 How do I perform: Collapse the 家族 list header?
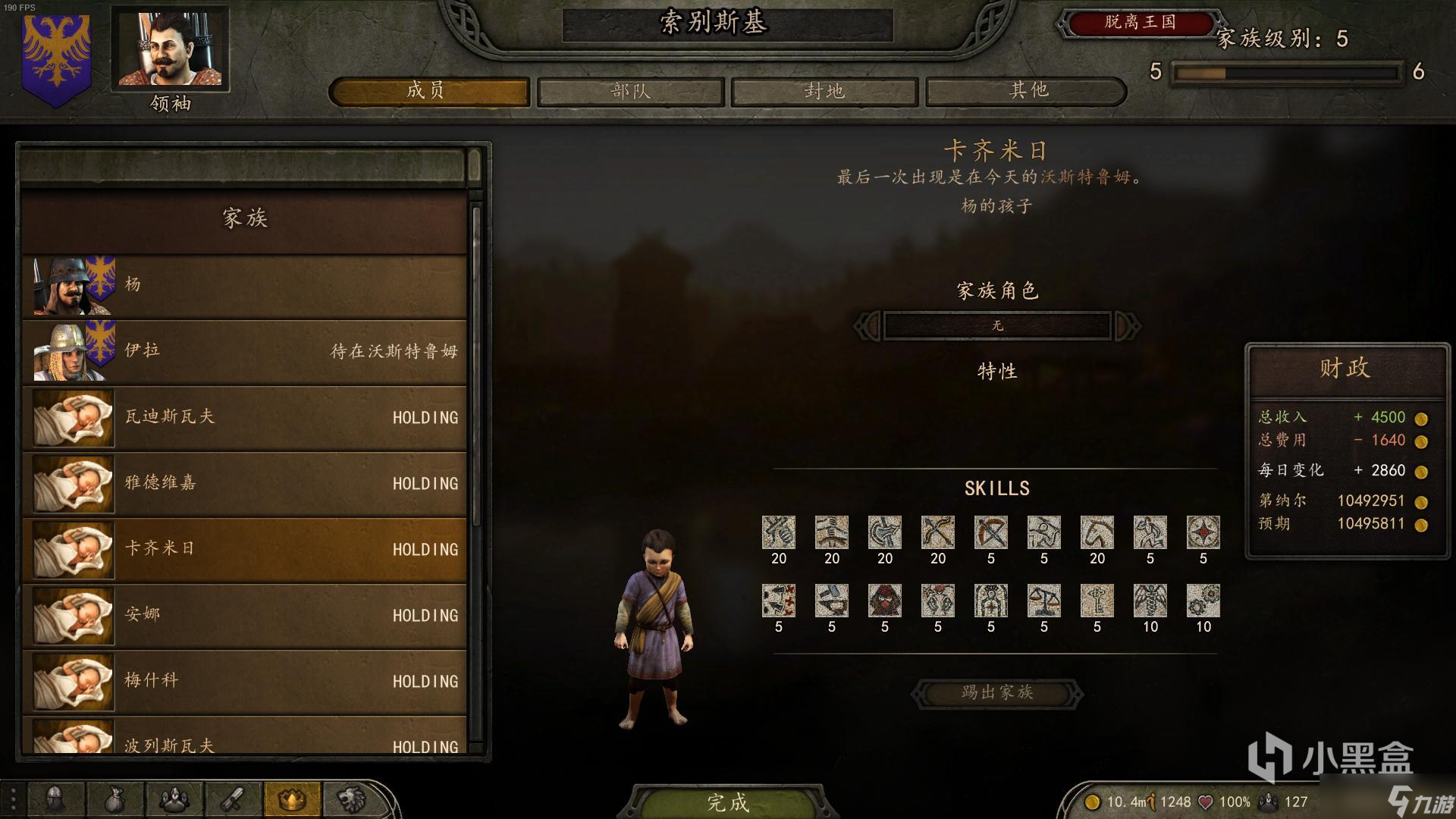coord(244,219)
